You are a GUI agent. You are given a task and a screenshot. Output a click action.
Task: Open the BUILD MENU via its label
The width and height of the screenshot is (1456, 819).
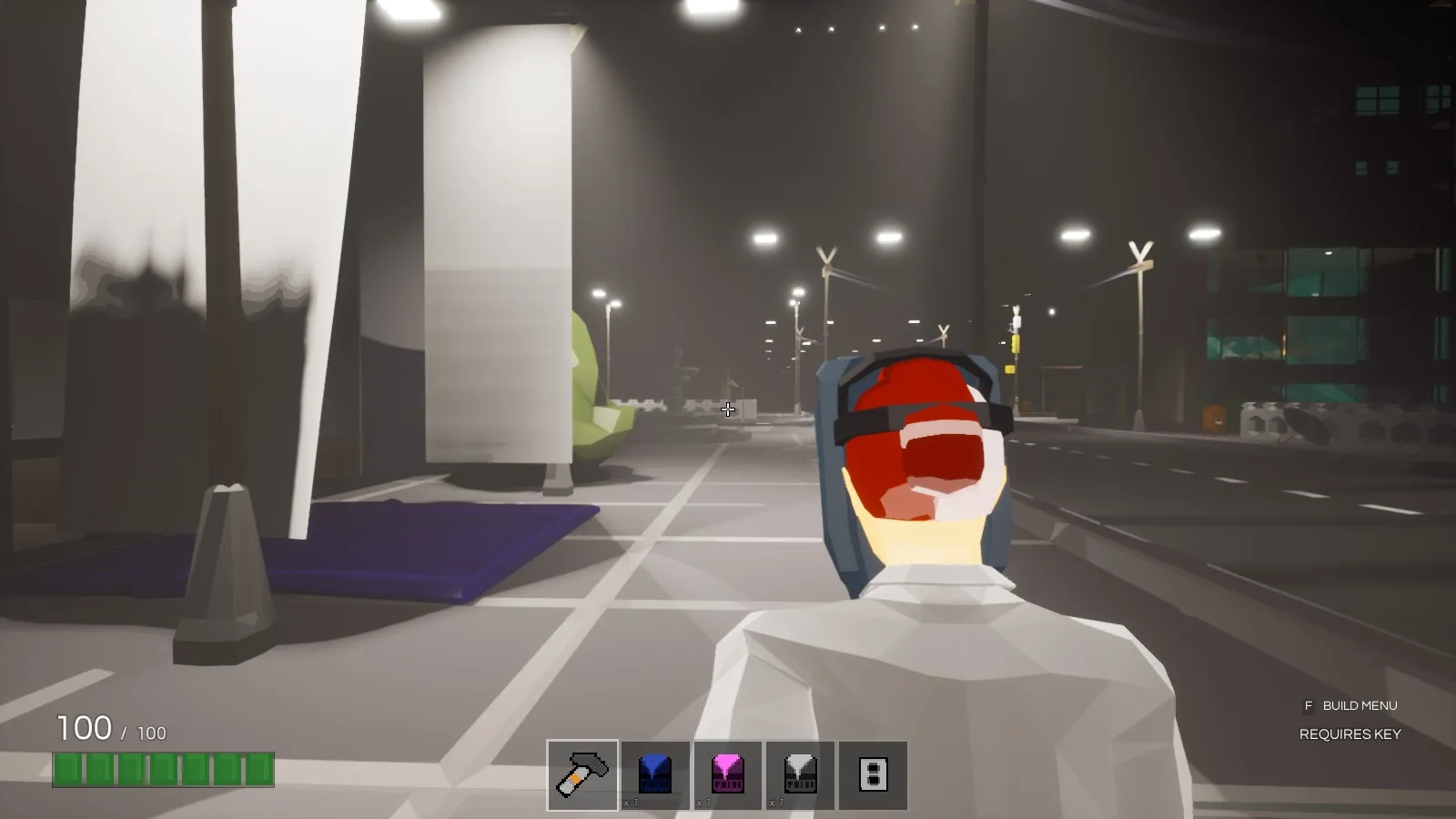[x=1360, y=705]
